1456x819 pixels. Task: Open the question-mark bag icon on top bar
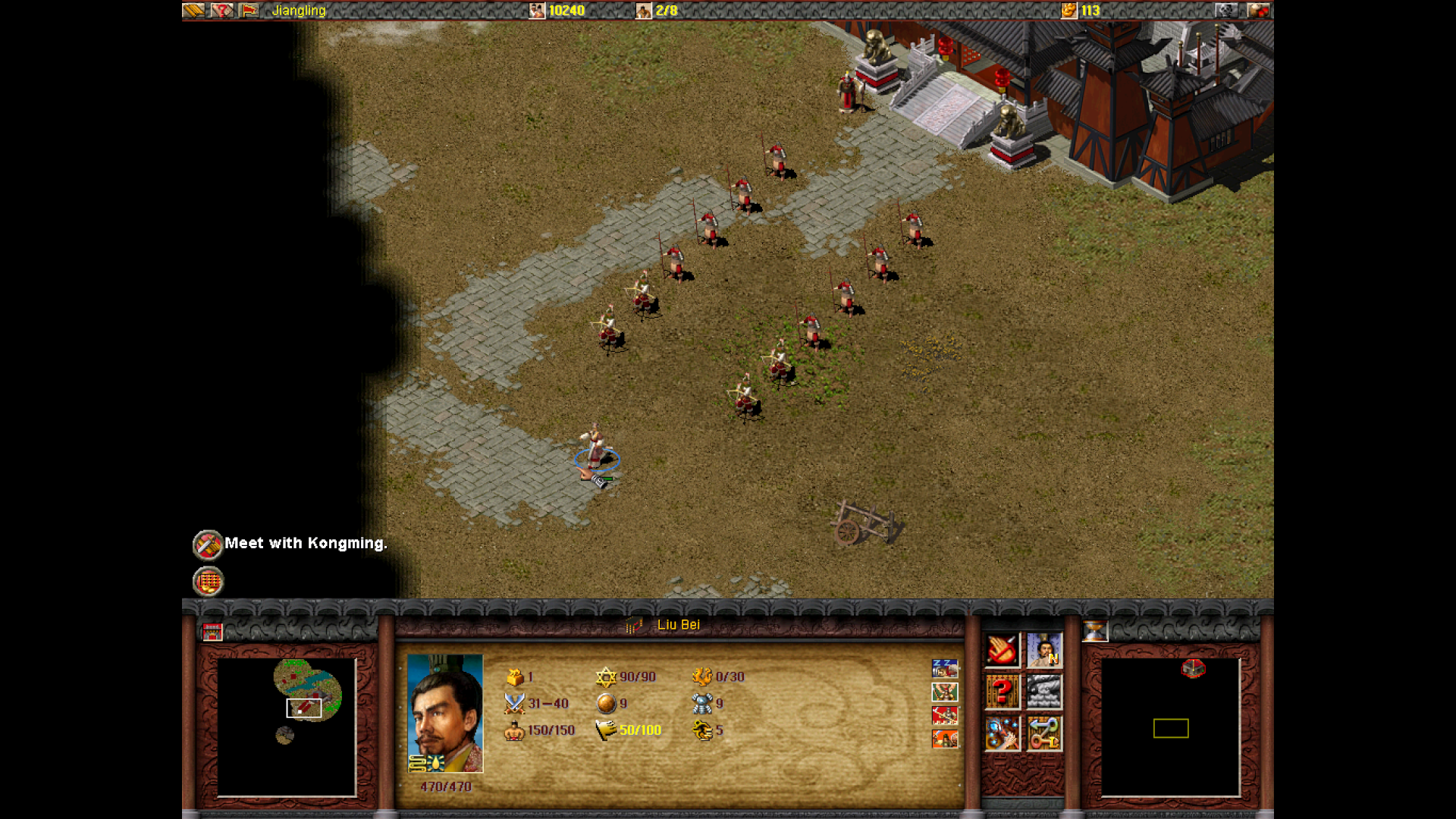point(222,11)
